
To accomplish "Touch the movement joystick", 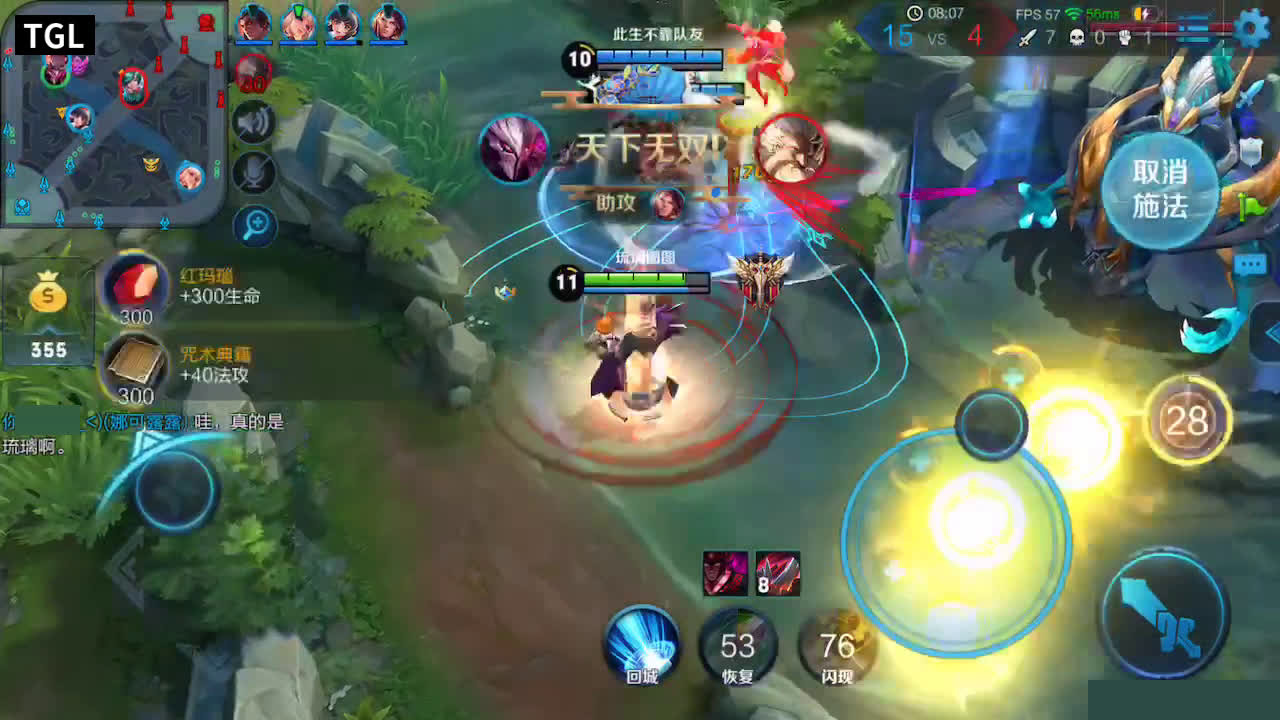I will [x=176, y=490].
